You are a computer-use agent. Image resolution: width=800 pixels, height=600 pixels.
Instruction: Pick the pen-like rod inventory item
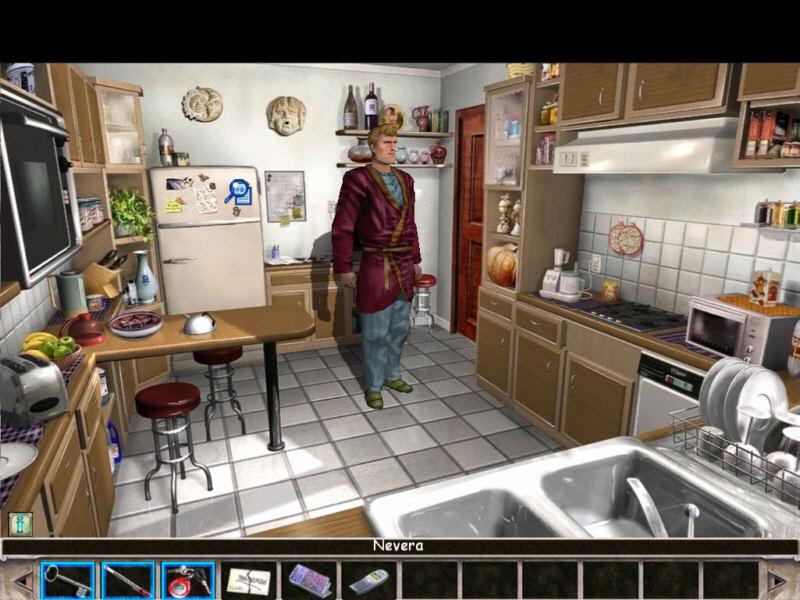pyautogui.click(x=128, y=580)
